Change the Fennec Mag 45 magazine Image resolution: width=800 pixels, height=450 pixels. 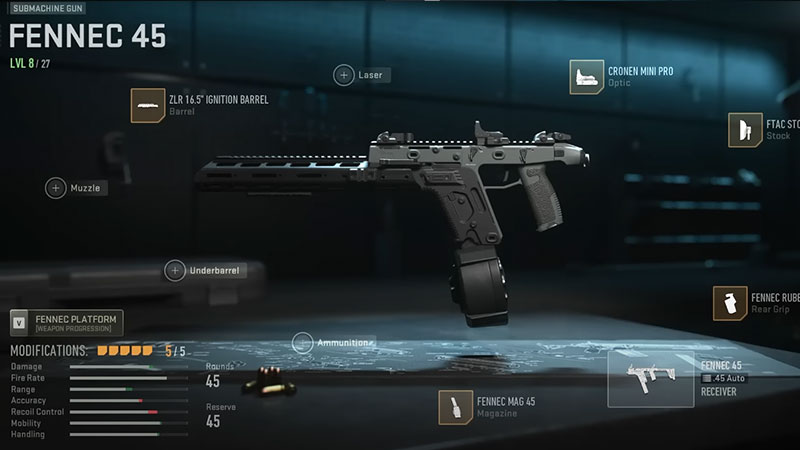pos(456,407)
